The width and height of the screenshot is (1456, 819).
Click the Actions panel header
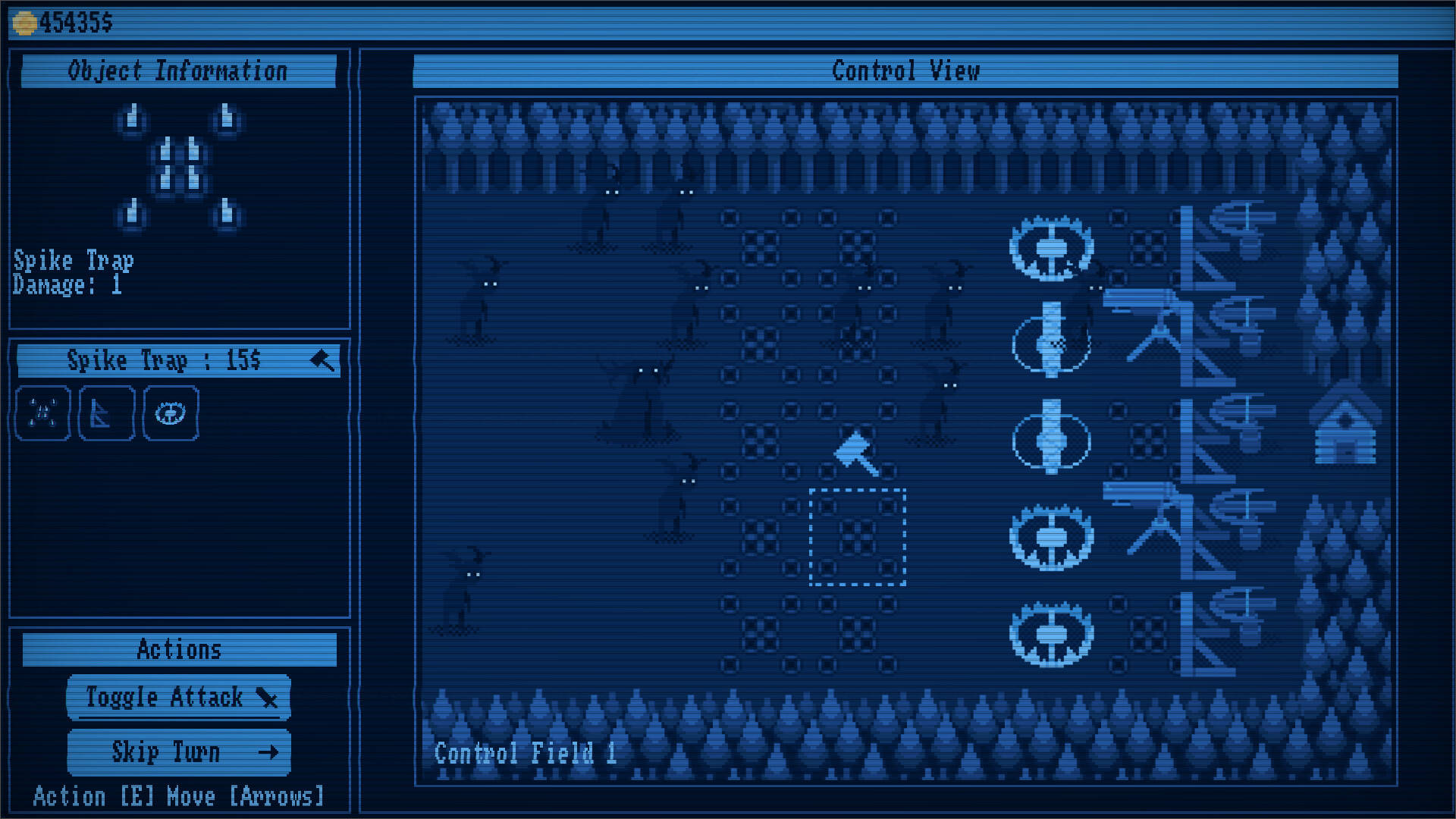click(x=179, y=648)
